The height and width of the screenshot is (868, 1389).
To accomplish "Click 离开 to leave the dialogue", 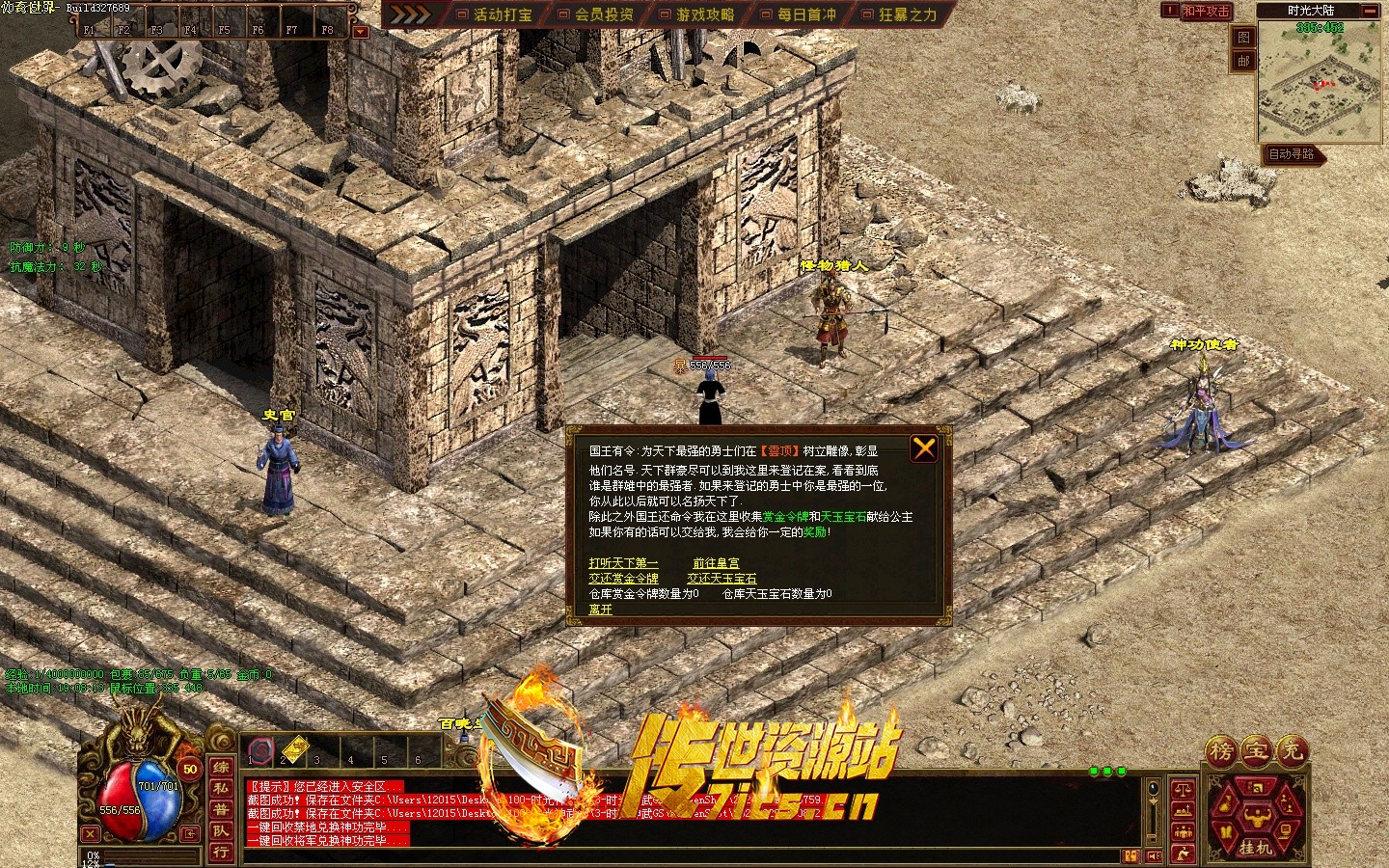I will tap(600, 610).
